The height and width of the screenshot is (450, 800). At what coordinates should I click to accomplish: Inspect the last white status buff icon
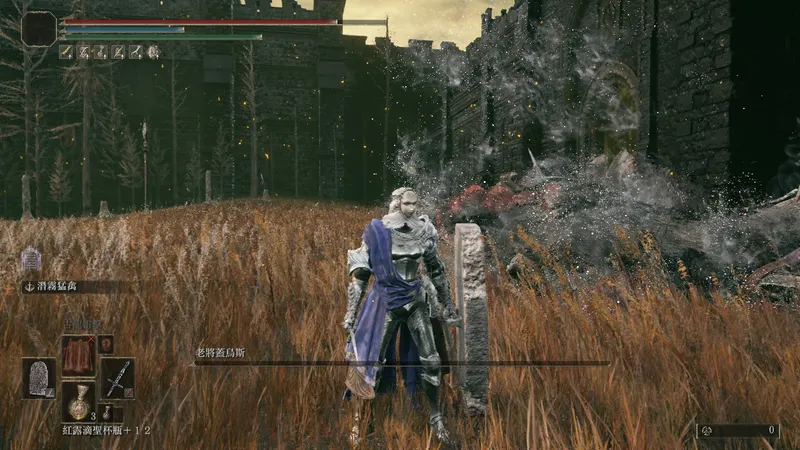pyautogui.click(x=152, y=51)
